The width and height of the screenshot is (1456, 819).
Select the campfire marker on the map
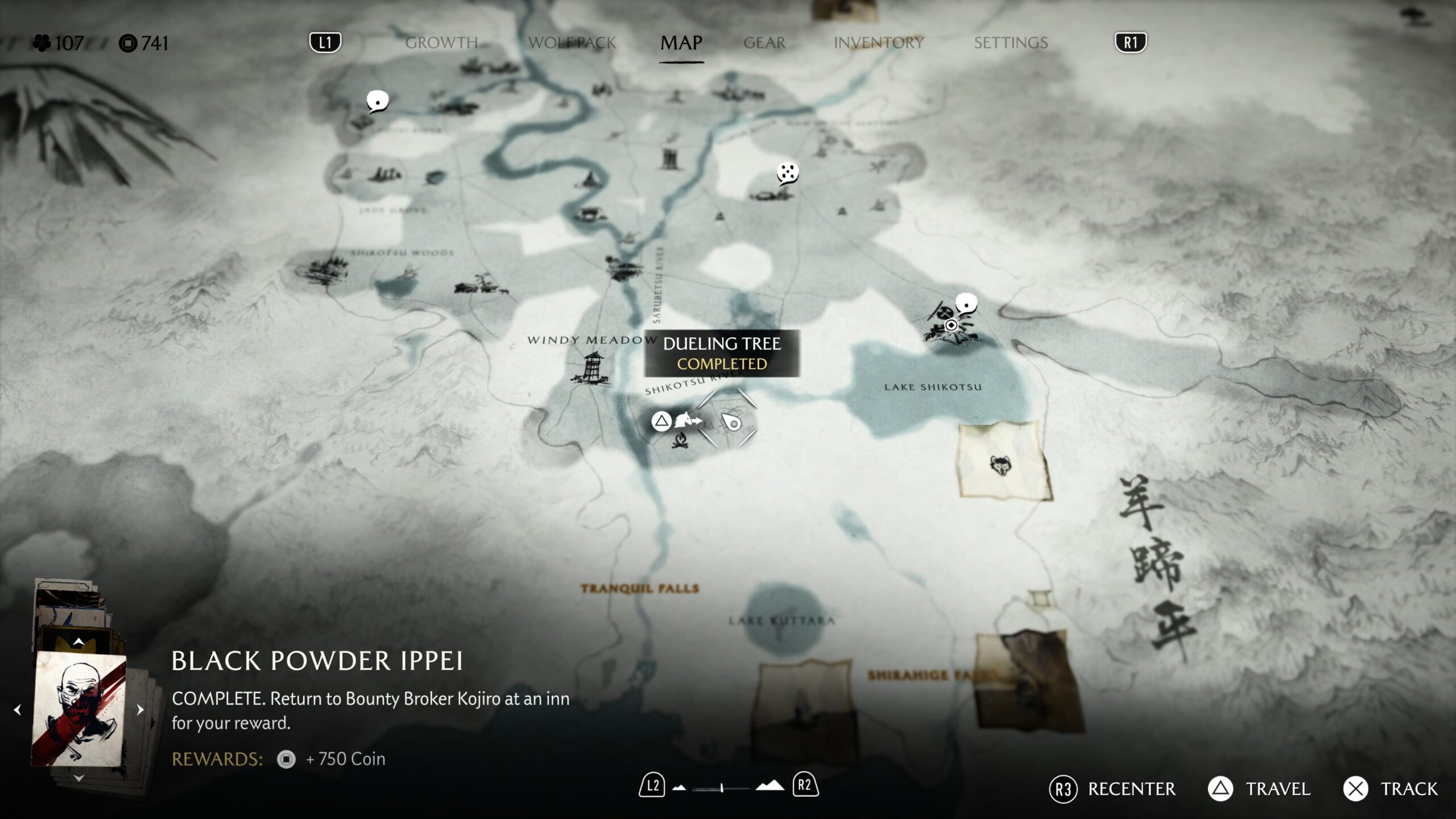coord(680,440)
